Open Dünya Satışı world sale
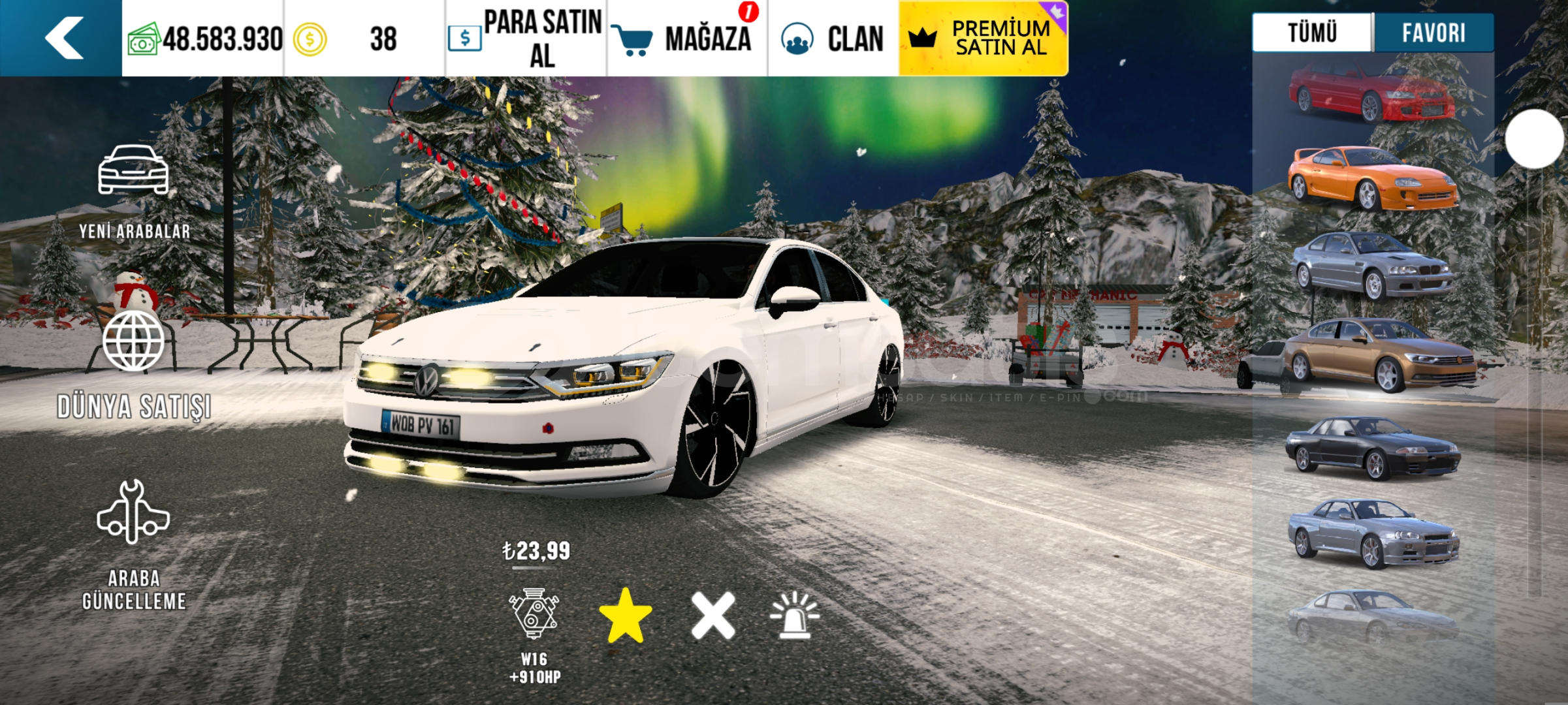1568x705 pixels. (134, 366)
